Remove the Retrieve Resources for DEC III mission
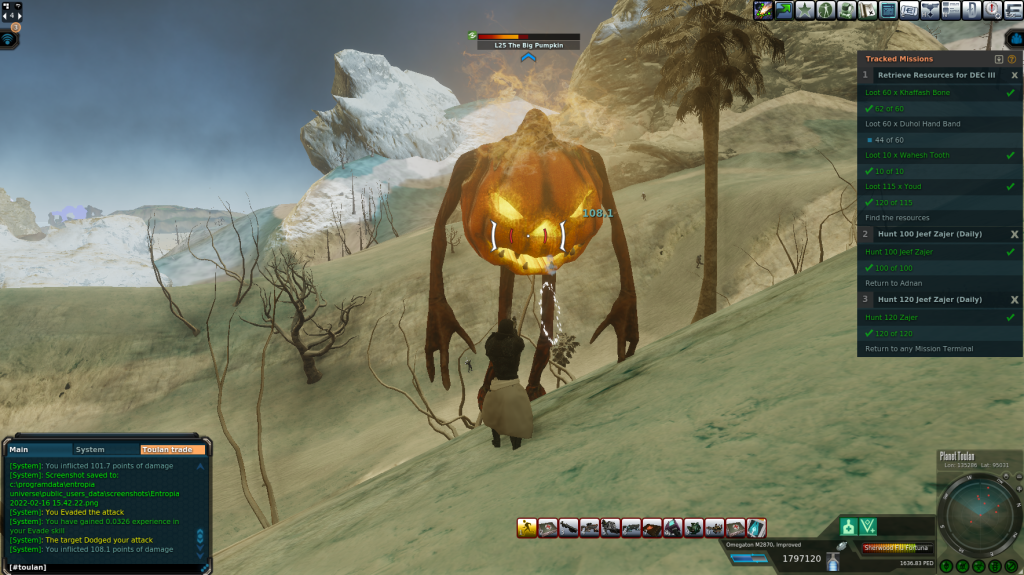The image size is (1024, 575). point(1014,75)
